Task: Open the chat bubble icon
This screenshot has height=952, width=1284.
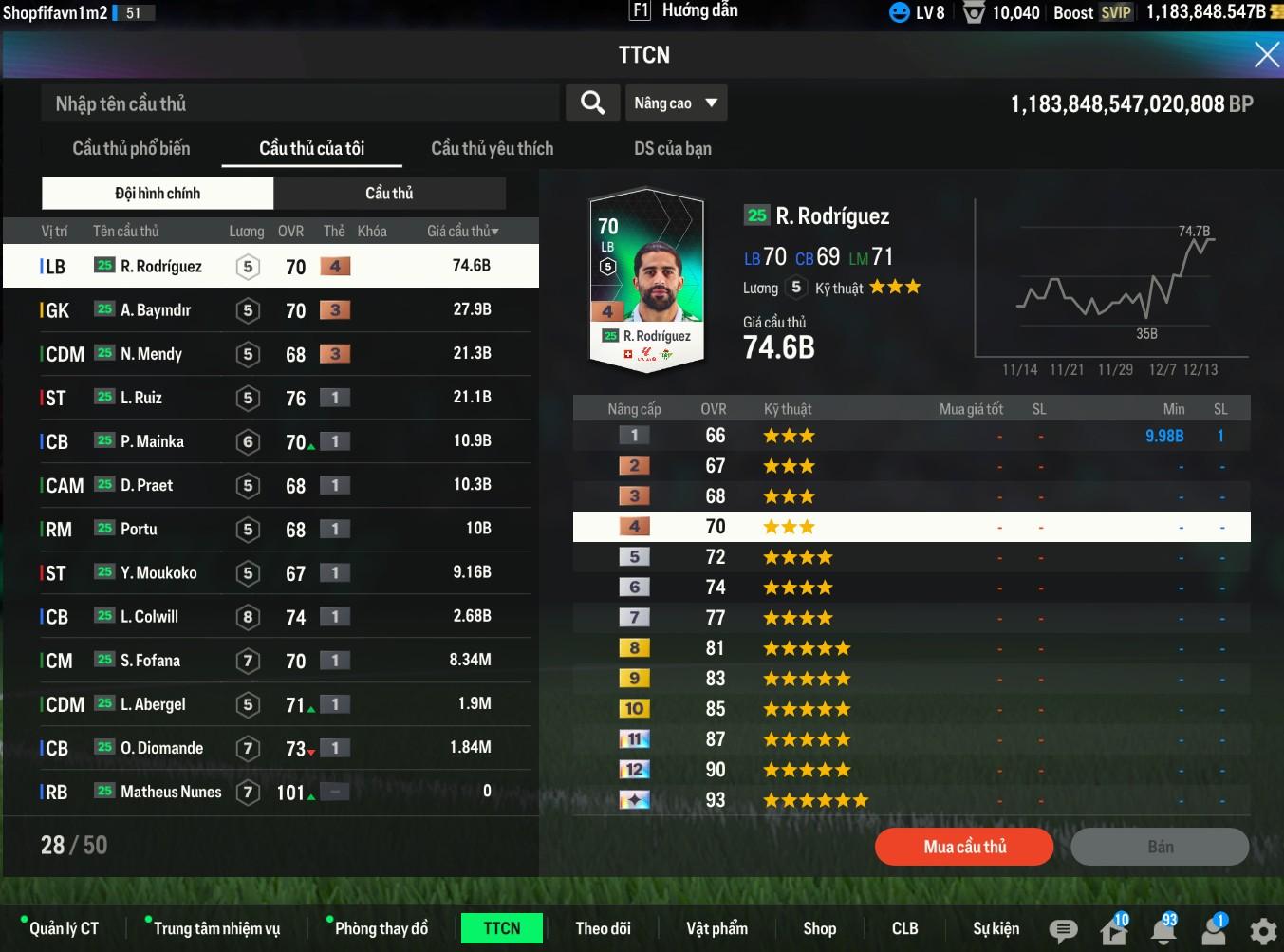Action: click(1063, 930)
